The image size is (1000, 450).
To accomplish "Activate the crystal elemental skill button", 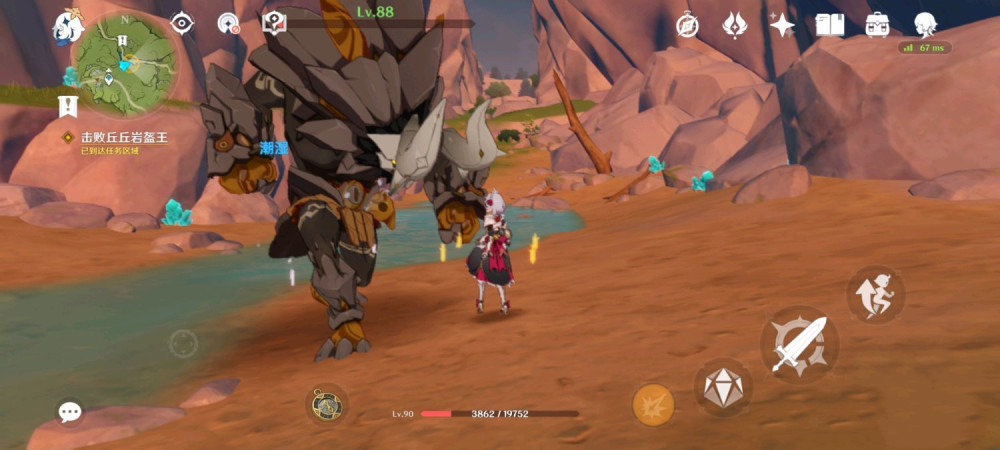I will [x=722, y=388].
